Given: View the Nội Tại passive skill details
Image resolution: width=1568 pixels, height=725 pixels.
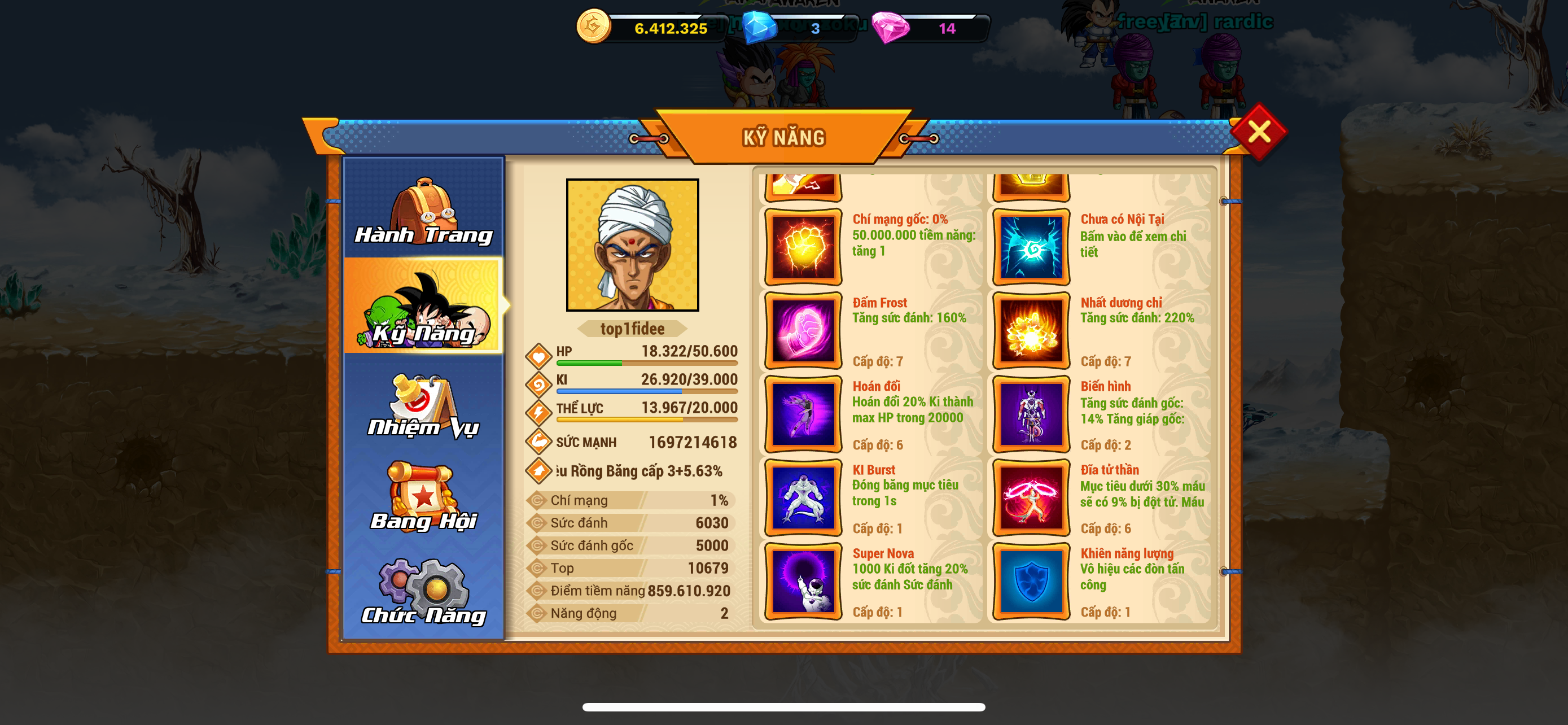Looking at the screenshot, I should click(1031, 247).
